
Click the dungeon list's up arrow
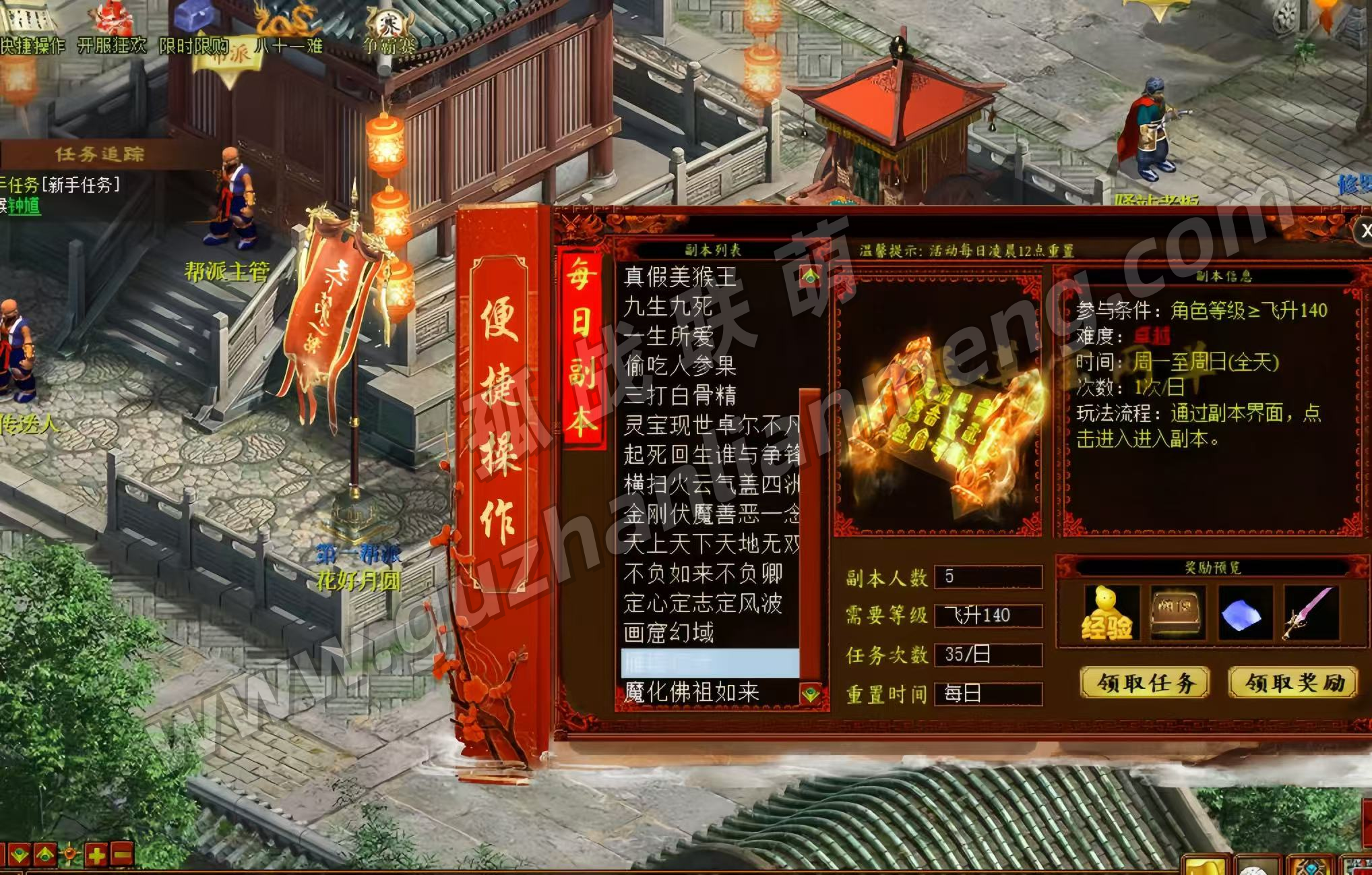coord(810,276)
